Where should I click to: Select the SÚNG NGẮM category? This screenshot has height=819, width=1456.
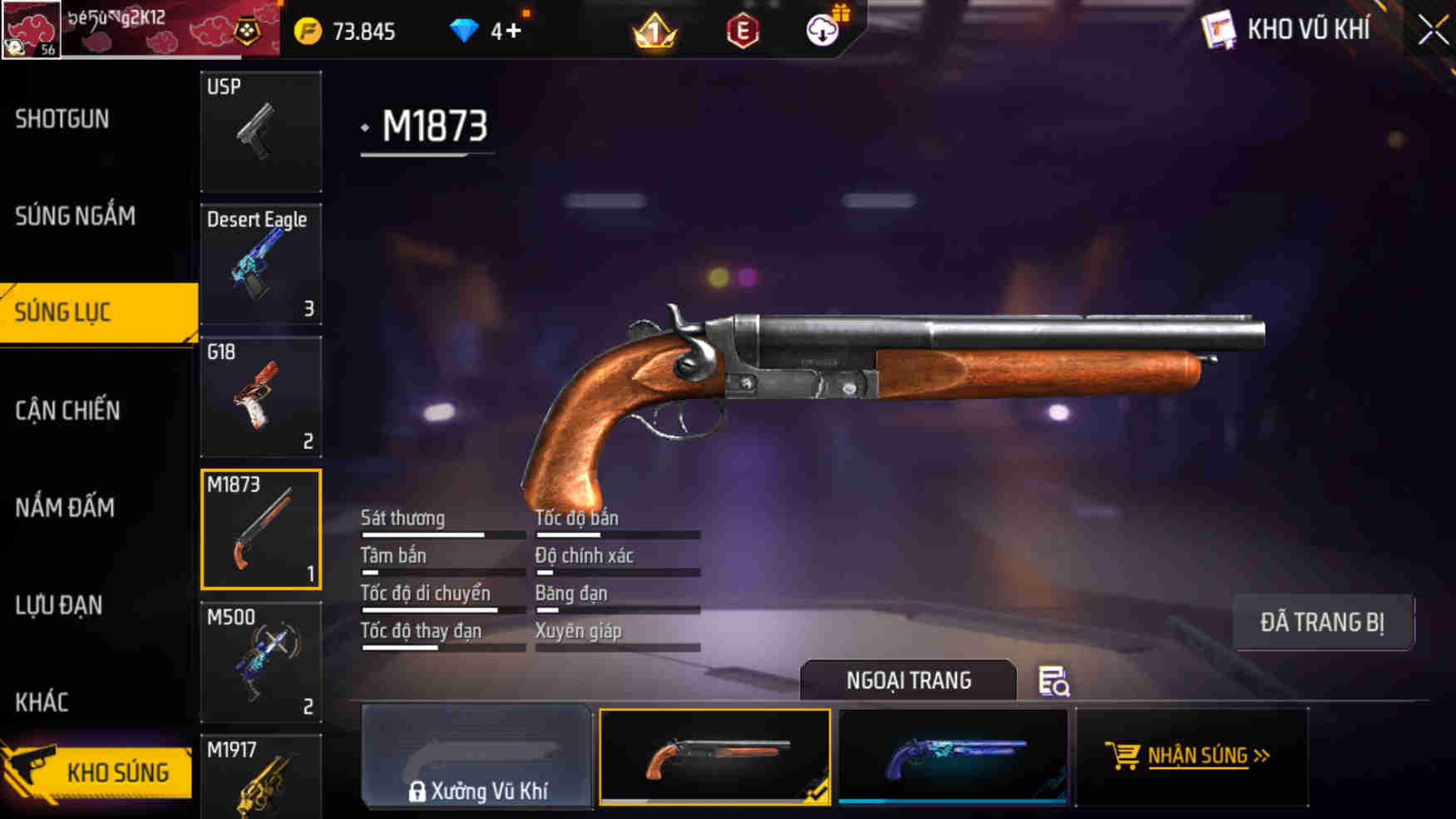click(x=74, y=216)
